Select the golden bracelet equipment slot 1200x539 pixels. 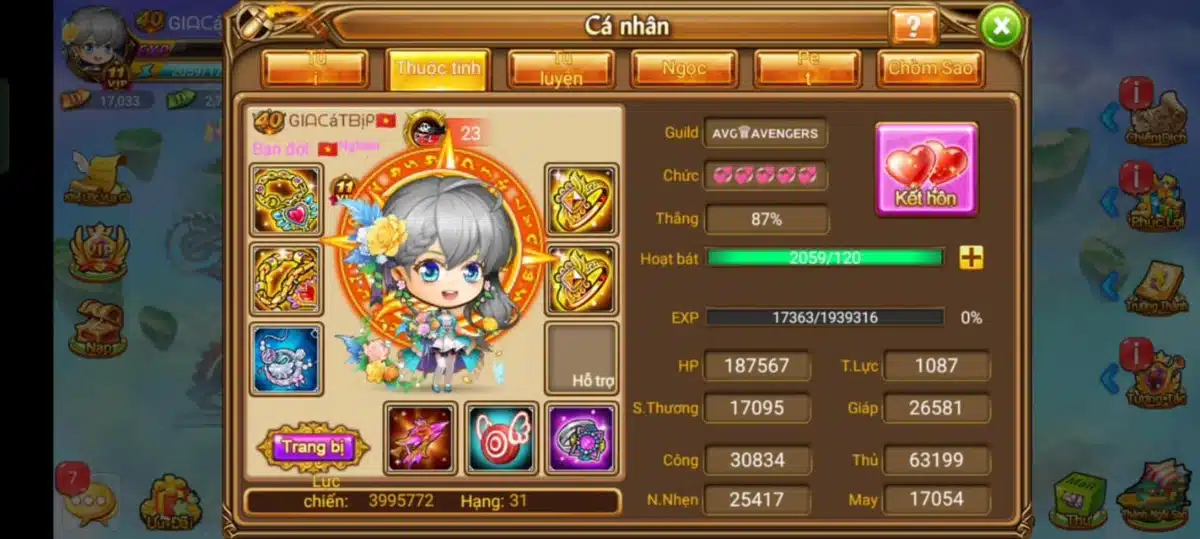(286, 279)
